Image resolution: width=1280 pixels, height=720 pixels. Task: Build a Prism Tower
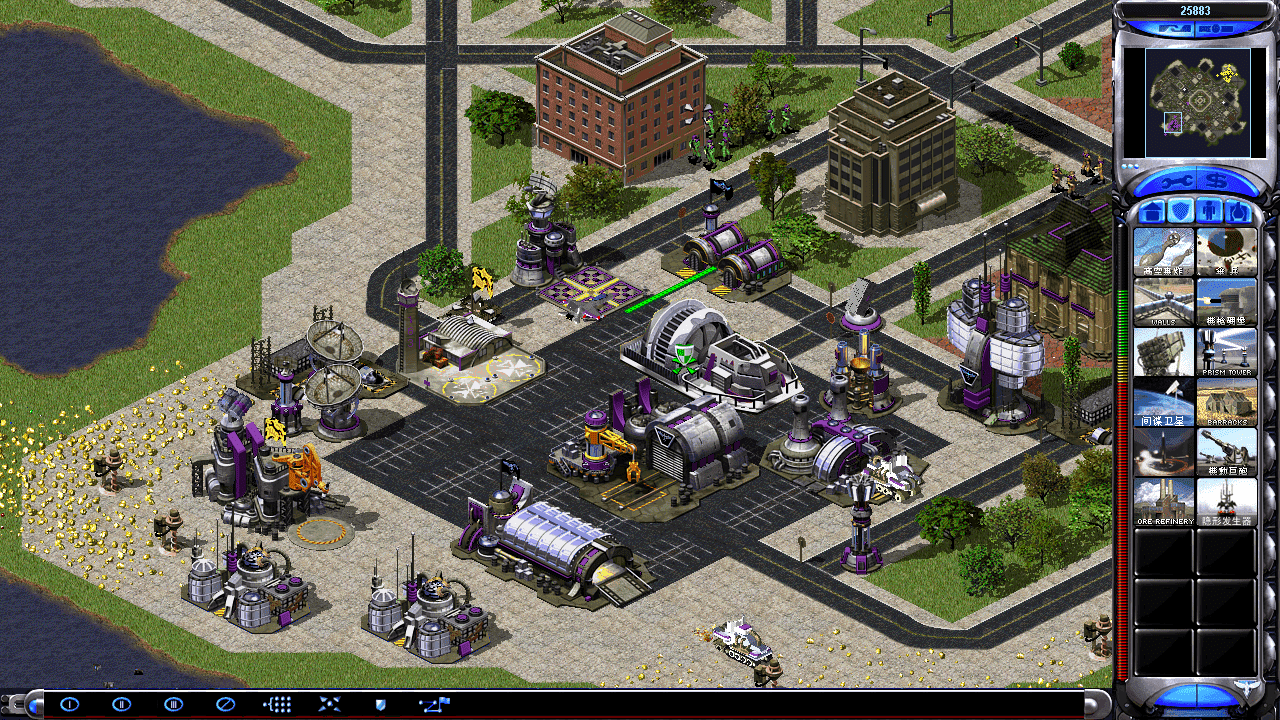pyautogui.click(x=1226, y=351)
